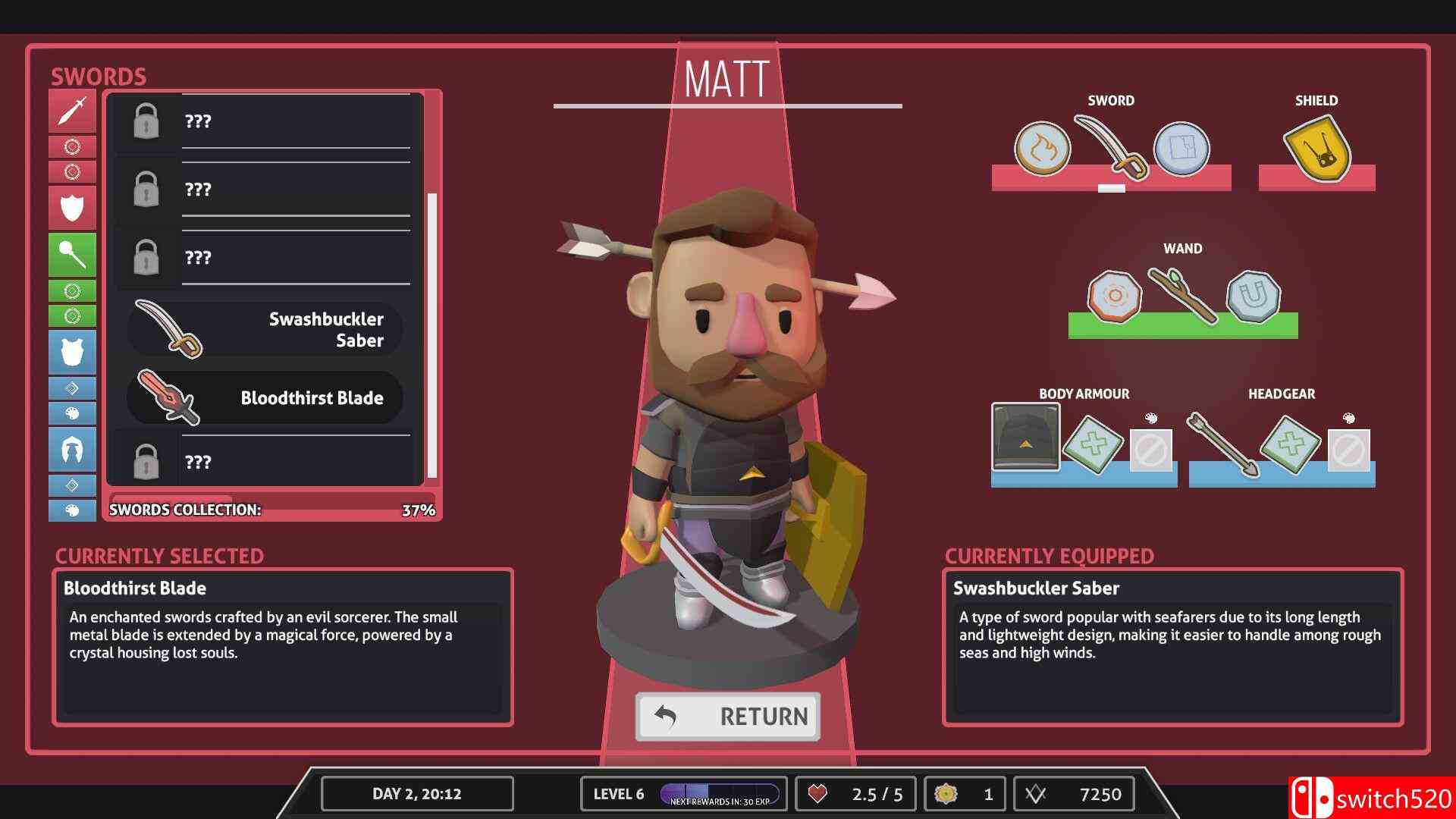Viewport: 1456px width, 819px height.
Task: Open the sword category tab
Action: pyautogui.click(x=72, y=111)
